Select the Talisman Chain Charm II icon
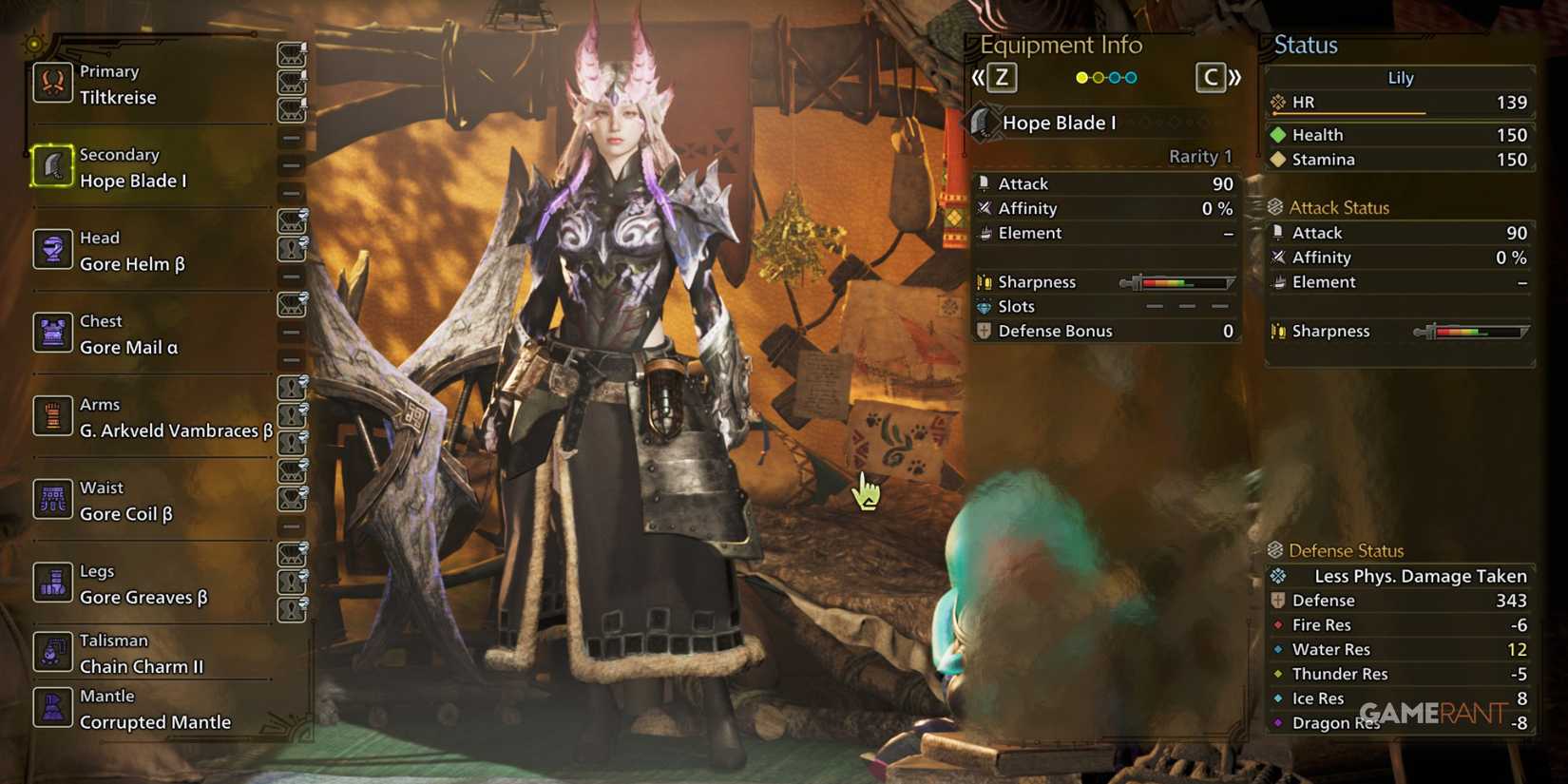This screenshot has height=784, width=1568. pyautogui.click(x=128, y=654)
